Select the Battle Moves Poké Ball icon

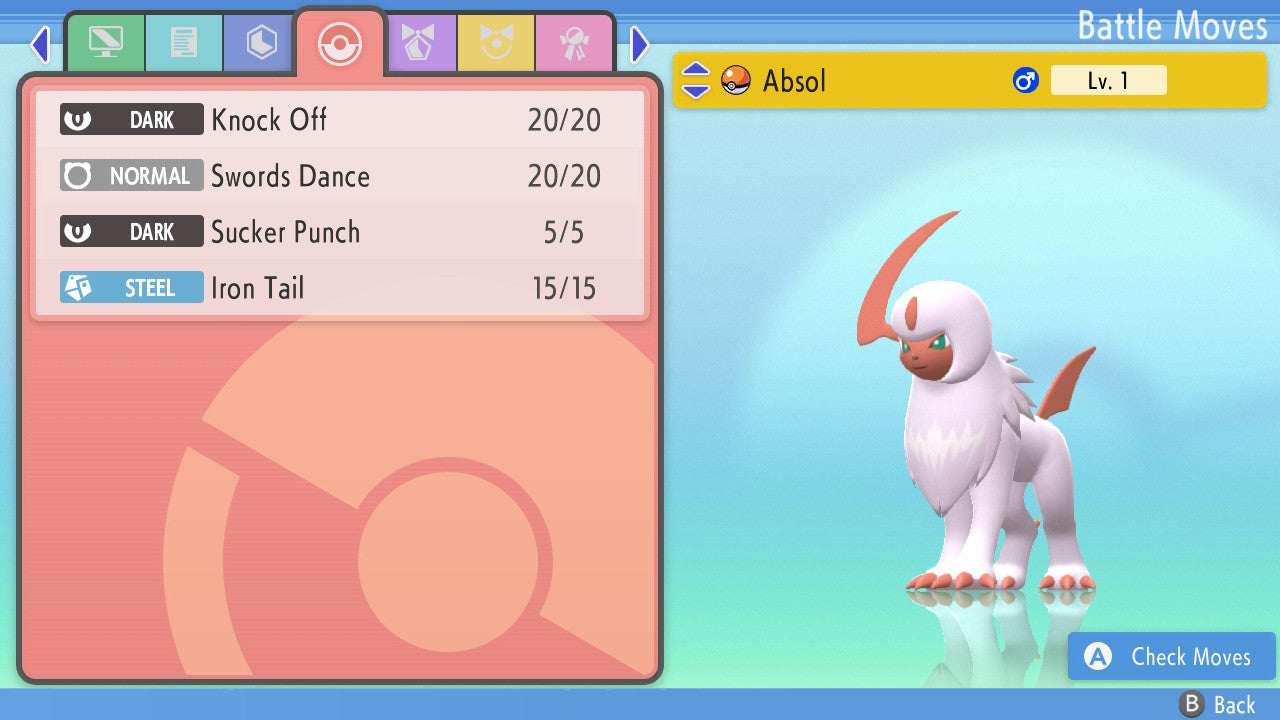(x=340, y=42)
